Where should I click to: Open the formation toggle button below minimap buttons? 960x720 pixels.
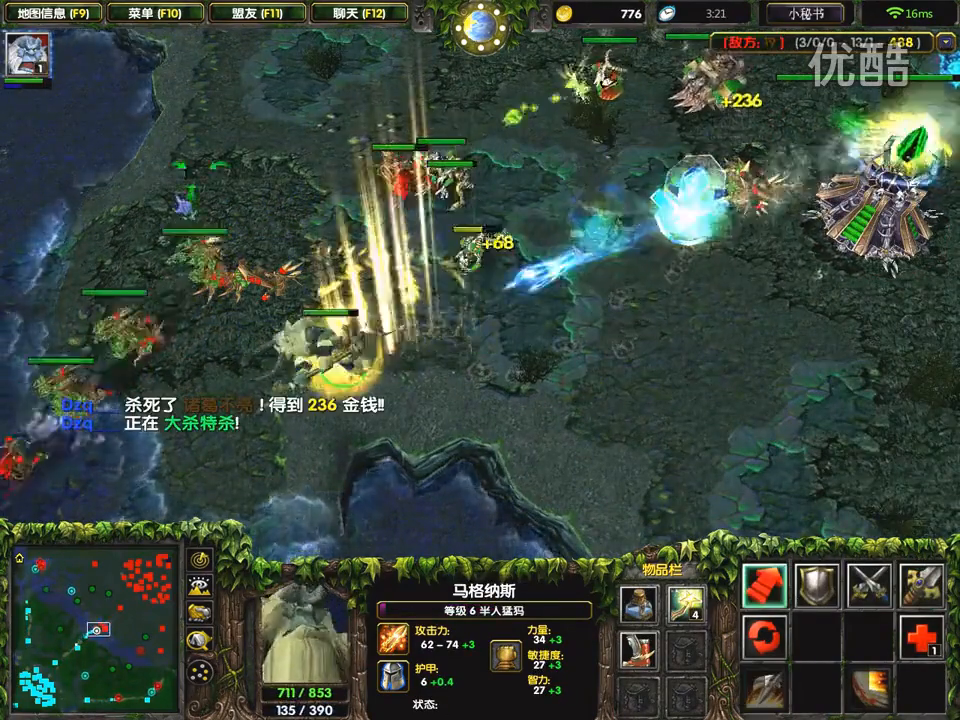[200, 670]
